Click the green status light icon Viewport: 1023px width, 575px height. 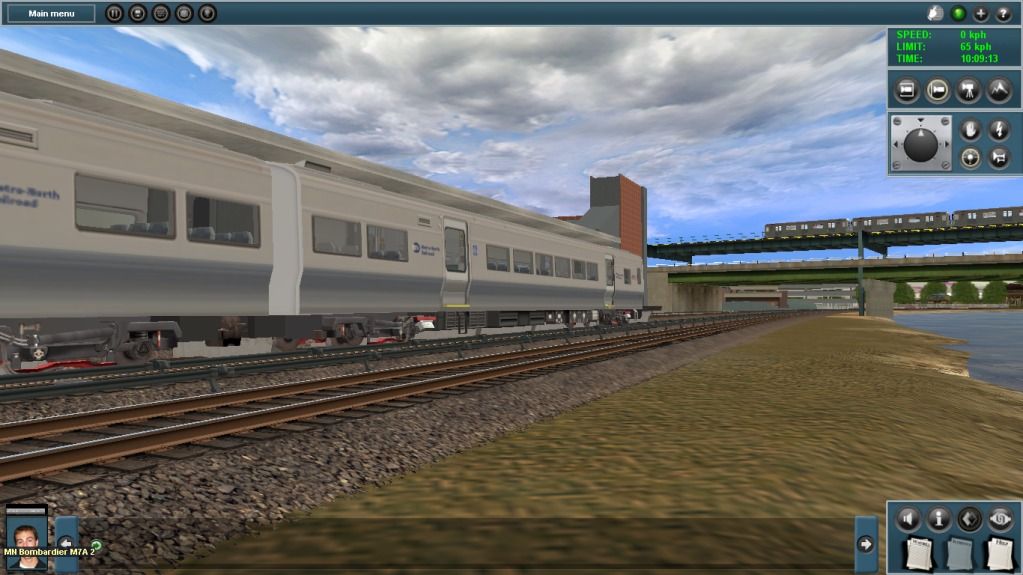[959, 14]
